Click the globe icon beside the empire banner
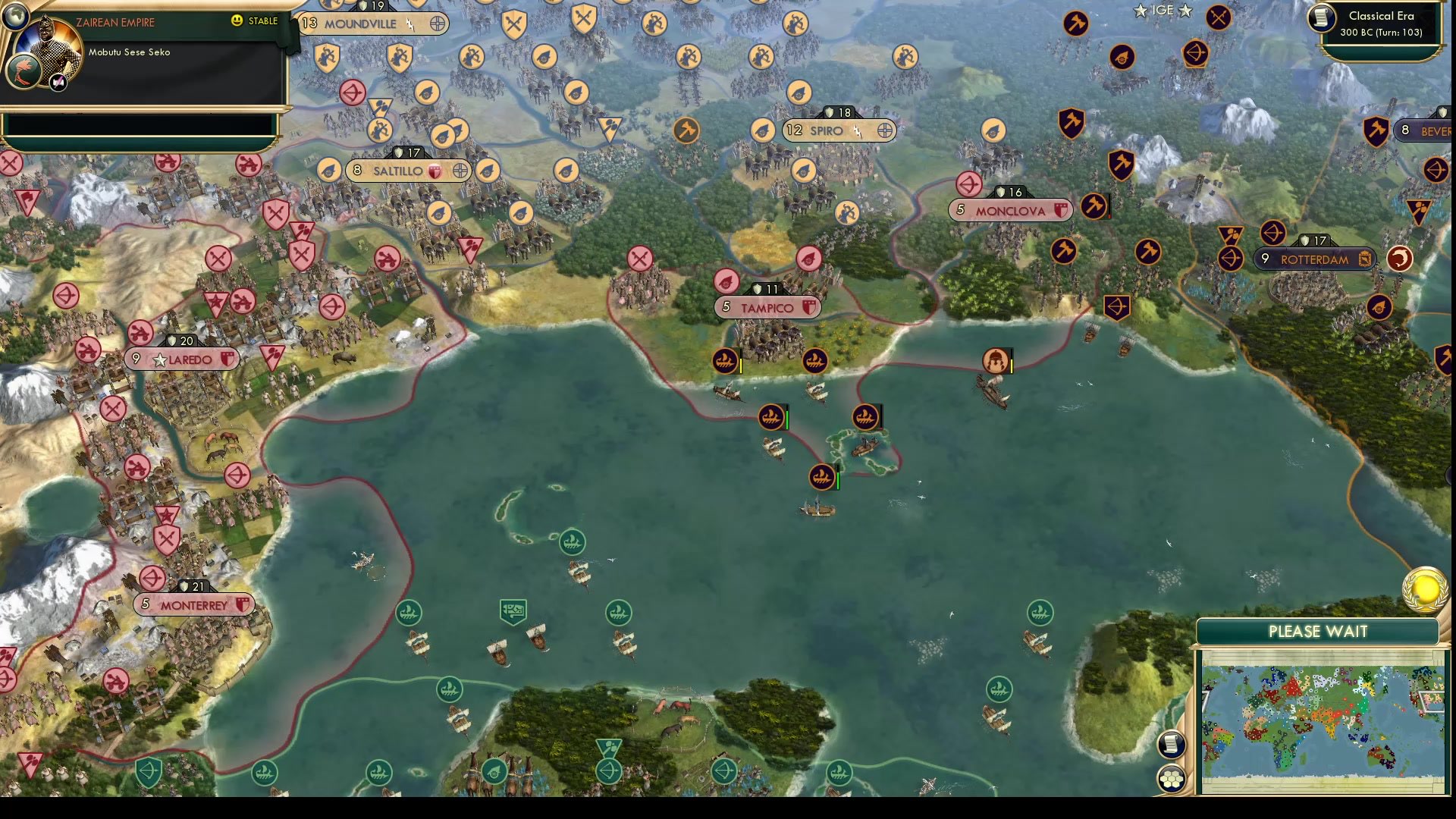1456x819 pixels. point(16,16)
